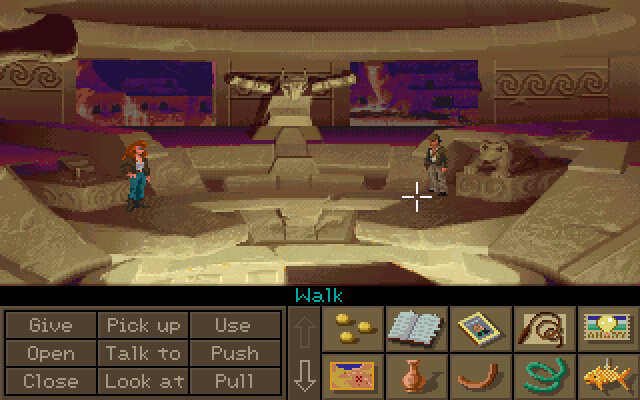Select the Open verb
This screenshot has height=400, width=640.
(51, 353)
